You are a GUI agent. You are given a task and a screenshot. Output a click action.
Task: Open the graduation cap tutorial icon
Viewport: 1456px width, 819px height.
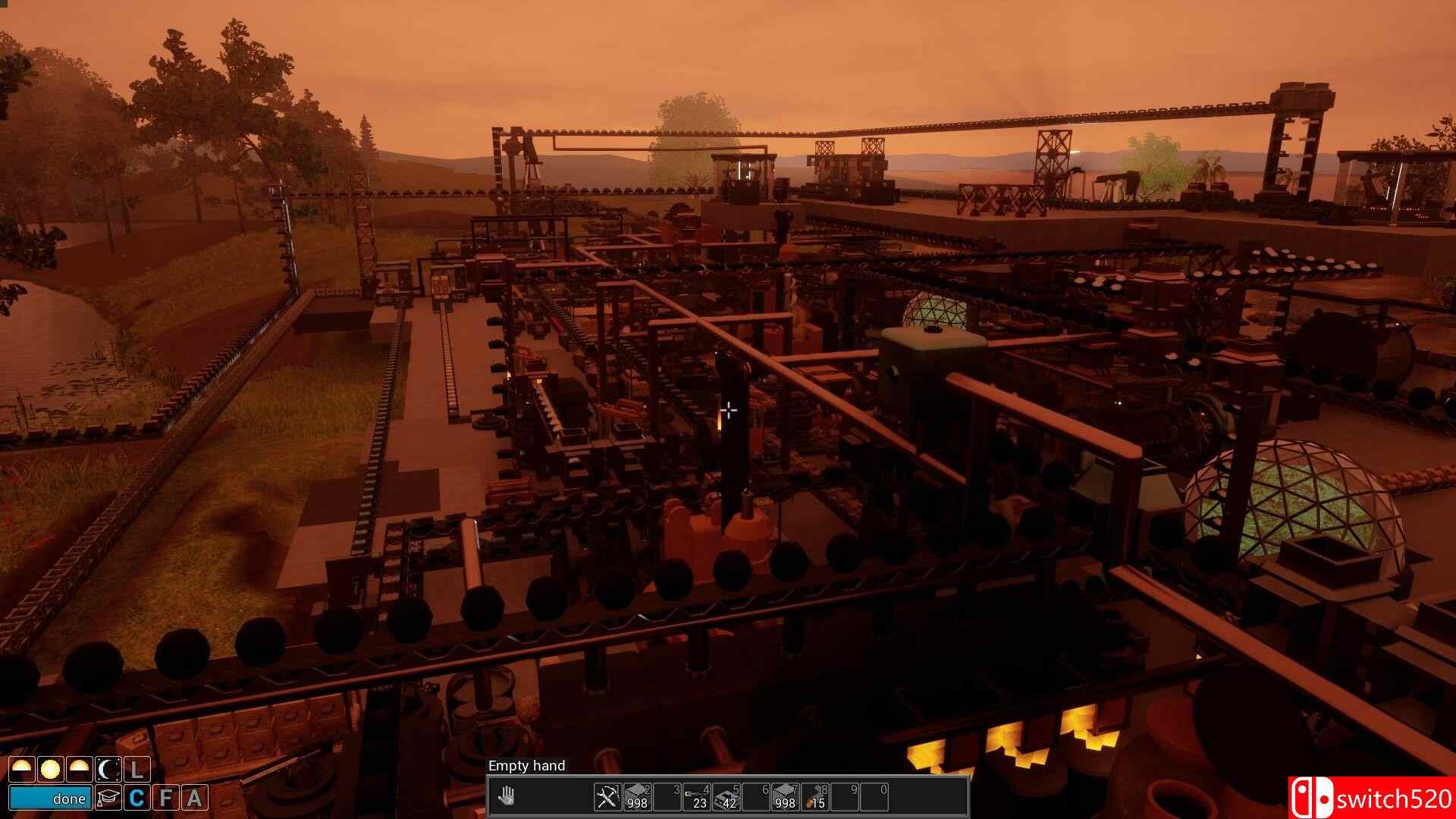pos(108,798)
